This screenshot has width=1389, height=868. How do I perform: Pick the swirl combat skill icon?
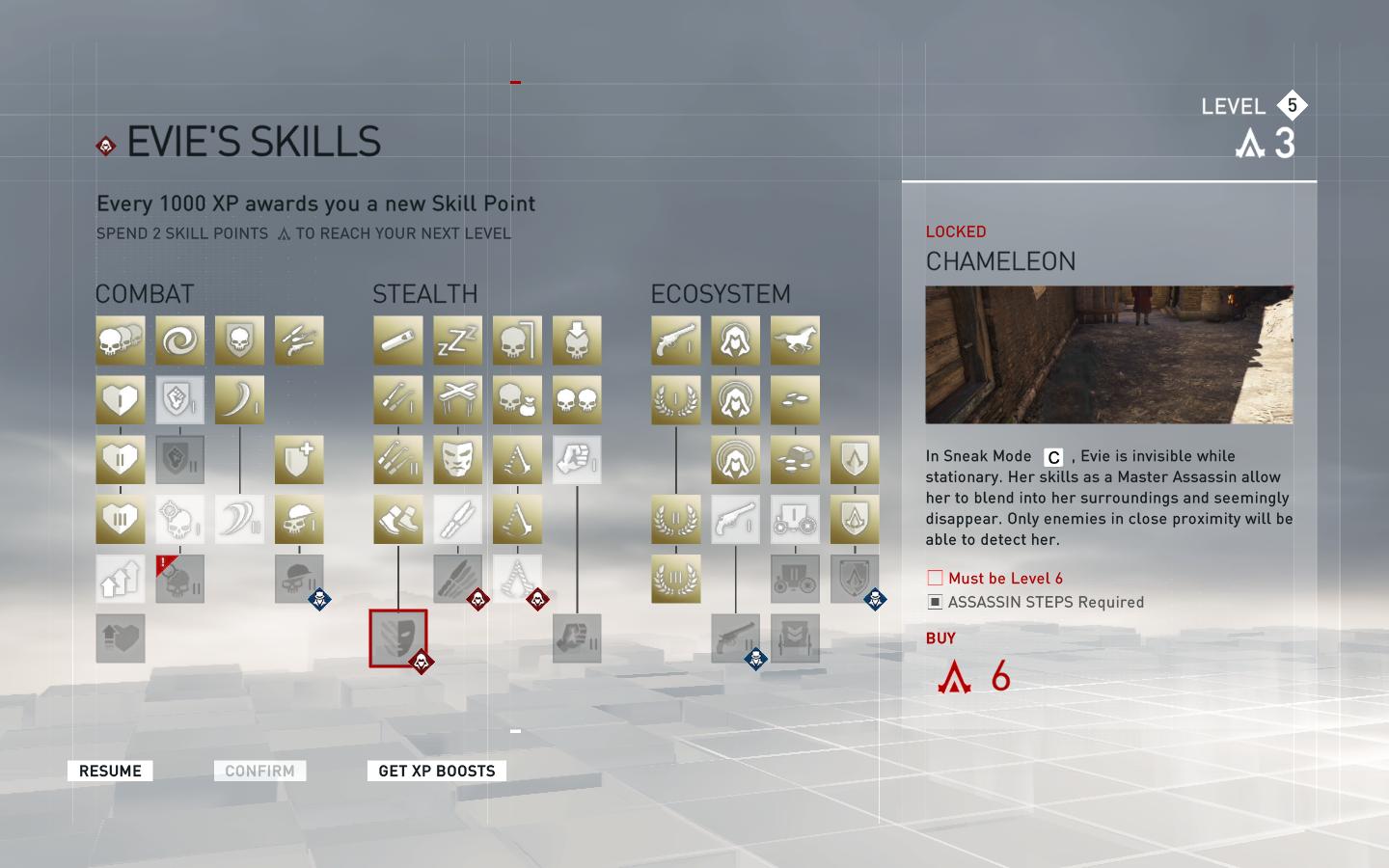[180, 340]
